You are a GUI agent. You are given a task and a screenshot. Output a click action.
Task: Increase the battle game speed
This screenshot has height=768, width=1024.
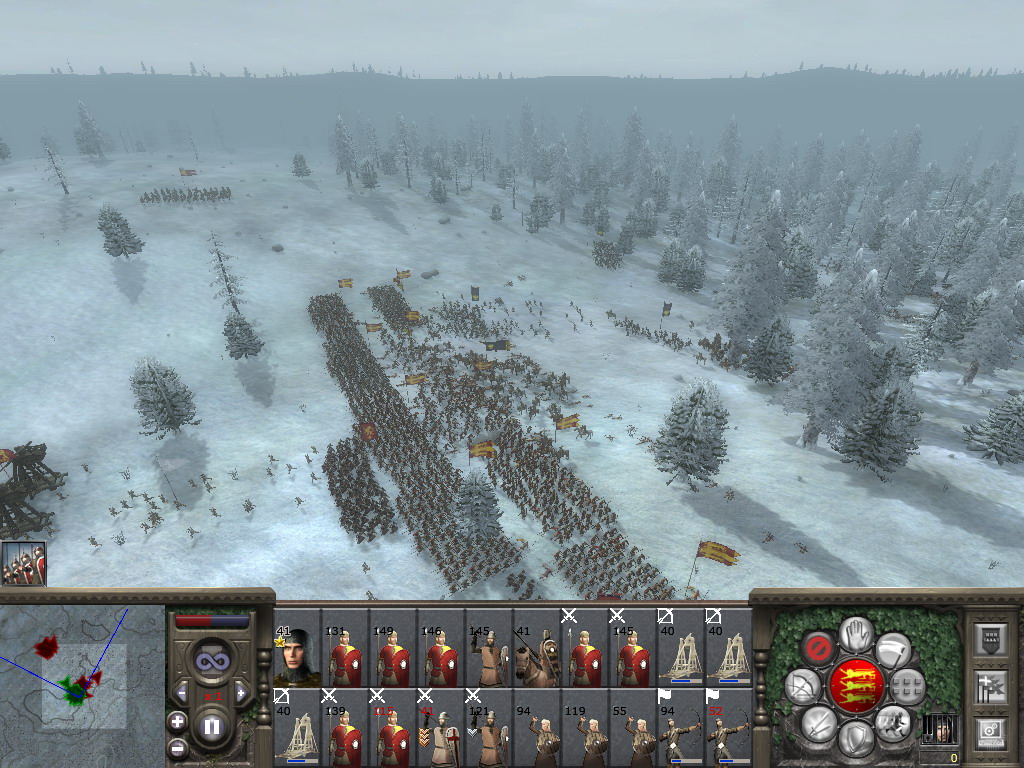(x=240, y=692)
